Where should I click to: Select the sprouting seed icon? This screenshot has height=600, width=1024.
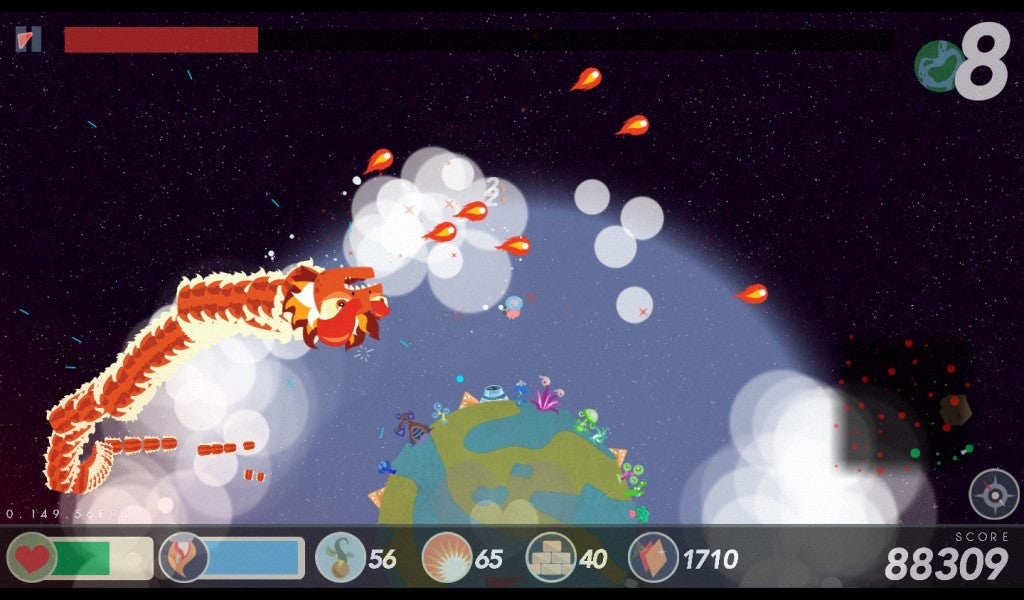[340, 557]
